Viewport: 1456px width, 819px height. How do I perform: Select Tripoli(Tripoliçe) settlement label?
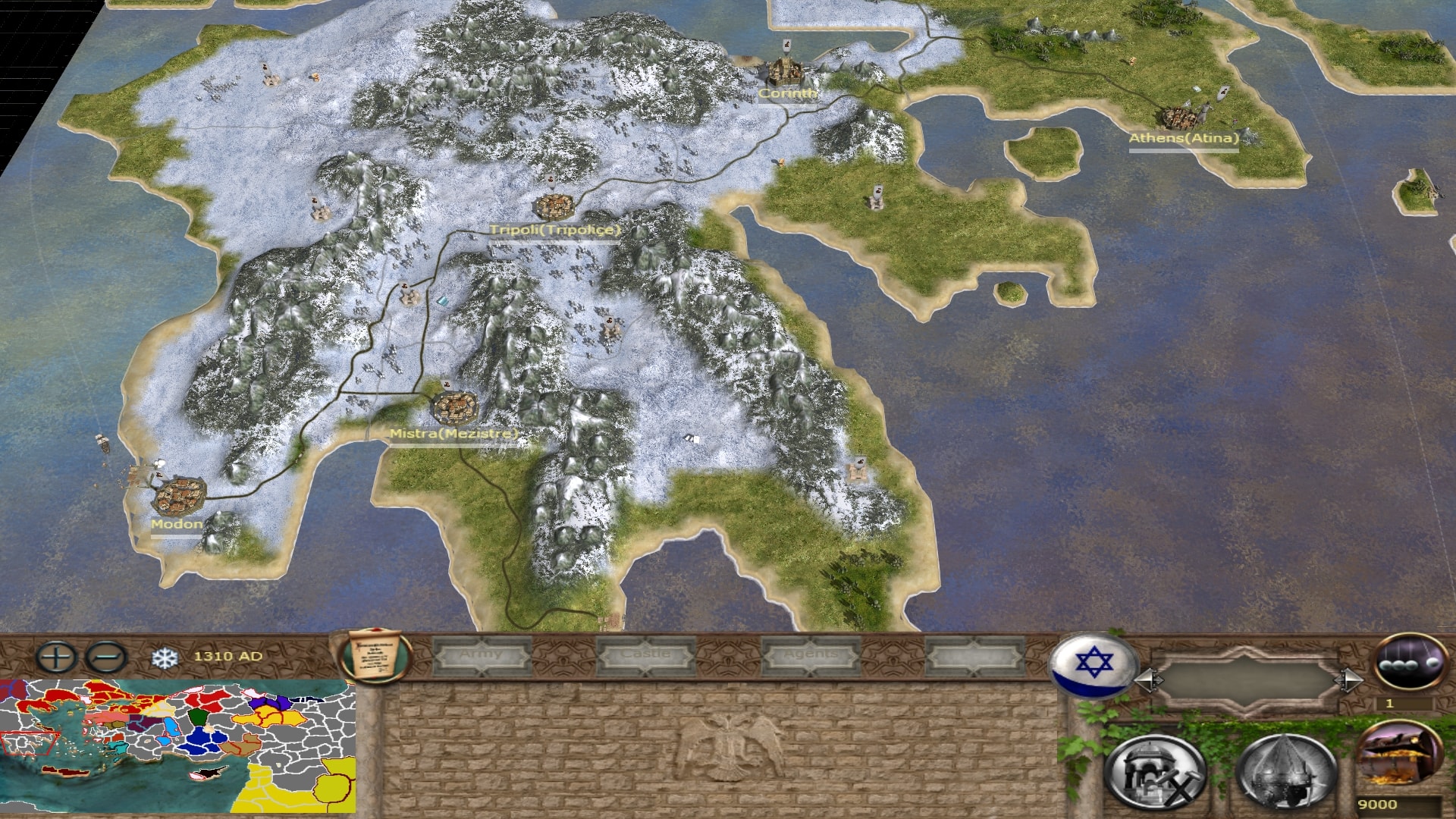[555, 230]
